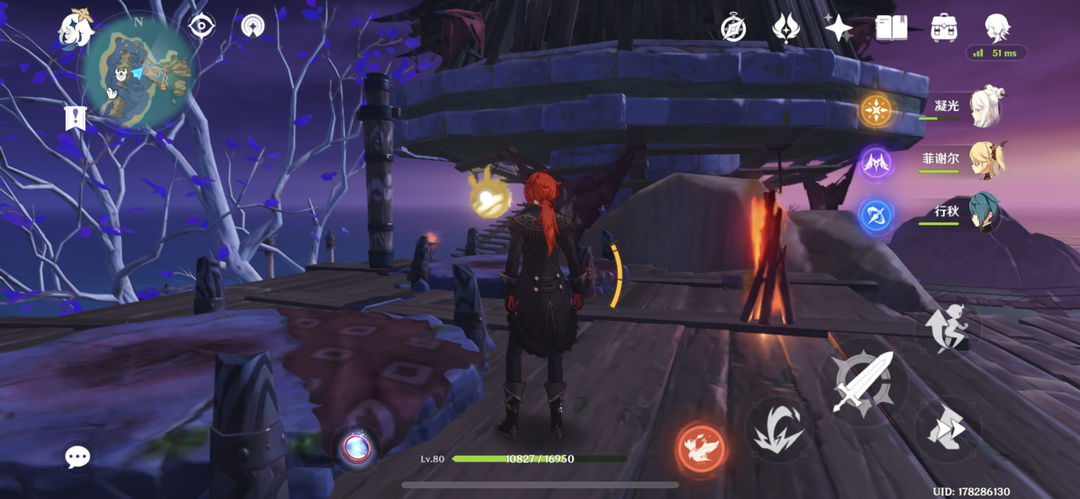Tap the quest exclamation marker icon
The height and width of the screenshot is (499, 1080).
coord(75,117)
